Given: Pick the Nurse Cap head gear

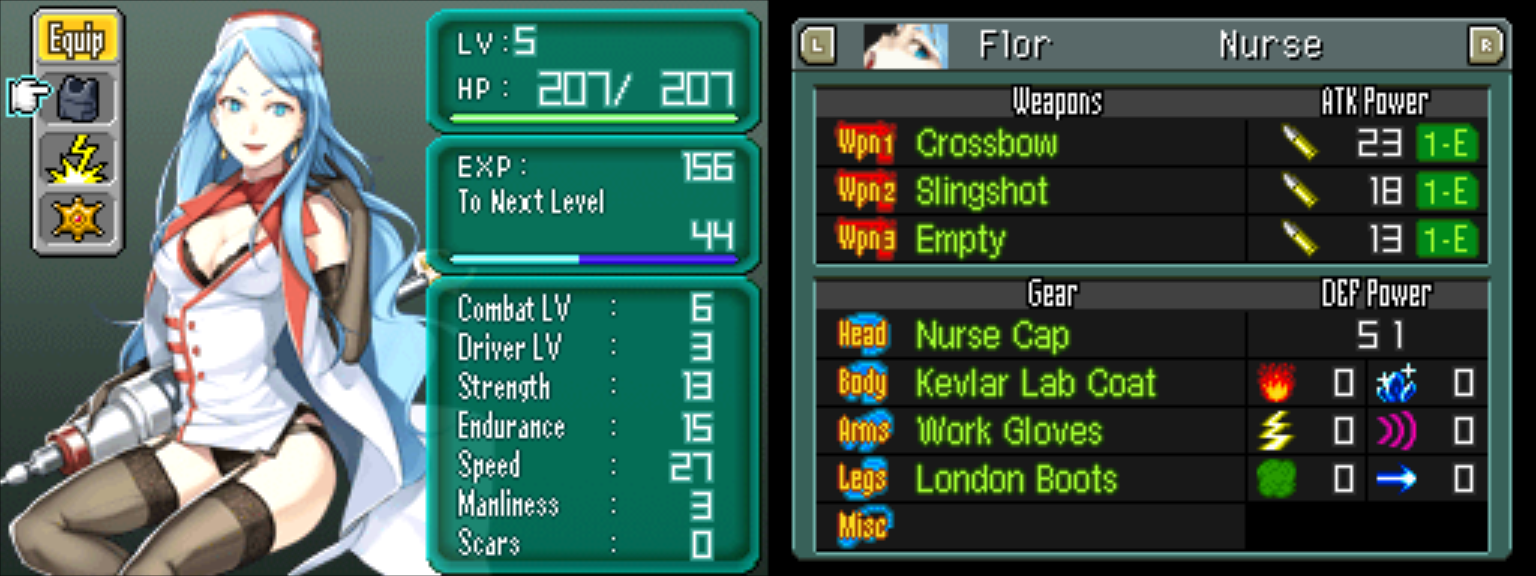Looking at the screenshot, I should pos(992,336).
